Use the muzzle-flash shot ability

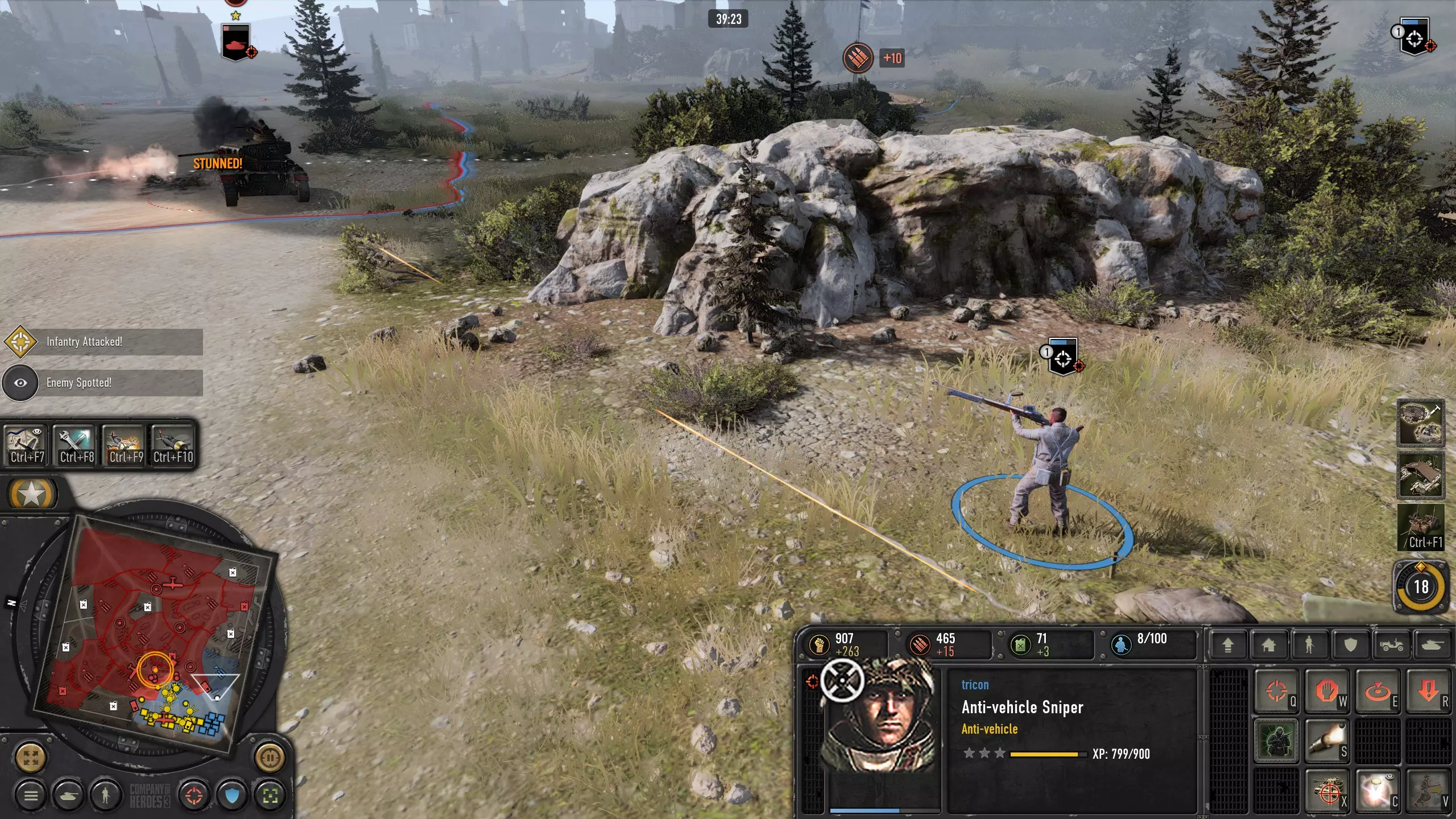coord(1326,742)
